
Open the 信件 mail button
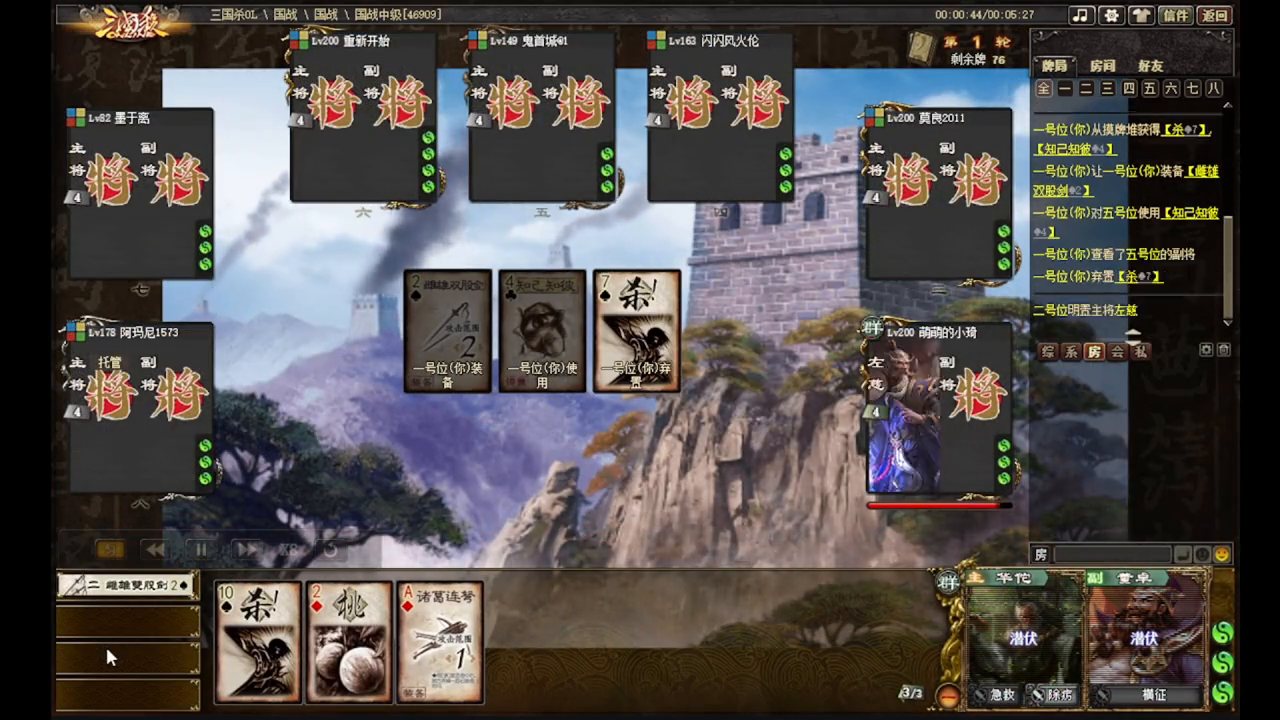1177,15
